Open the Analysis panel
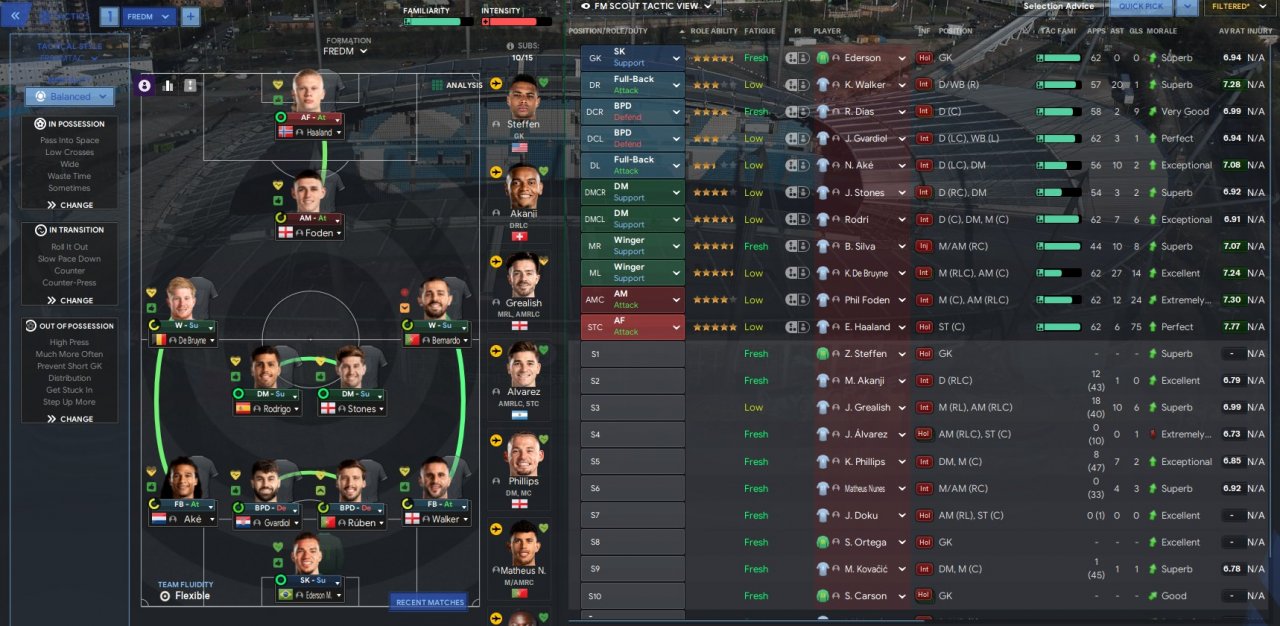The width and height of the screenshot is (1280, 626). click(457, 86)
